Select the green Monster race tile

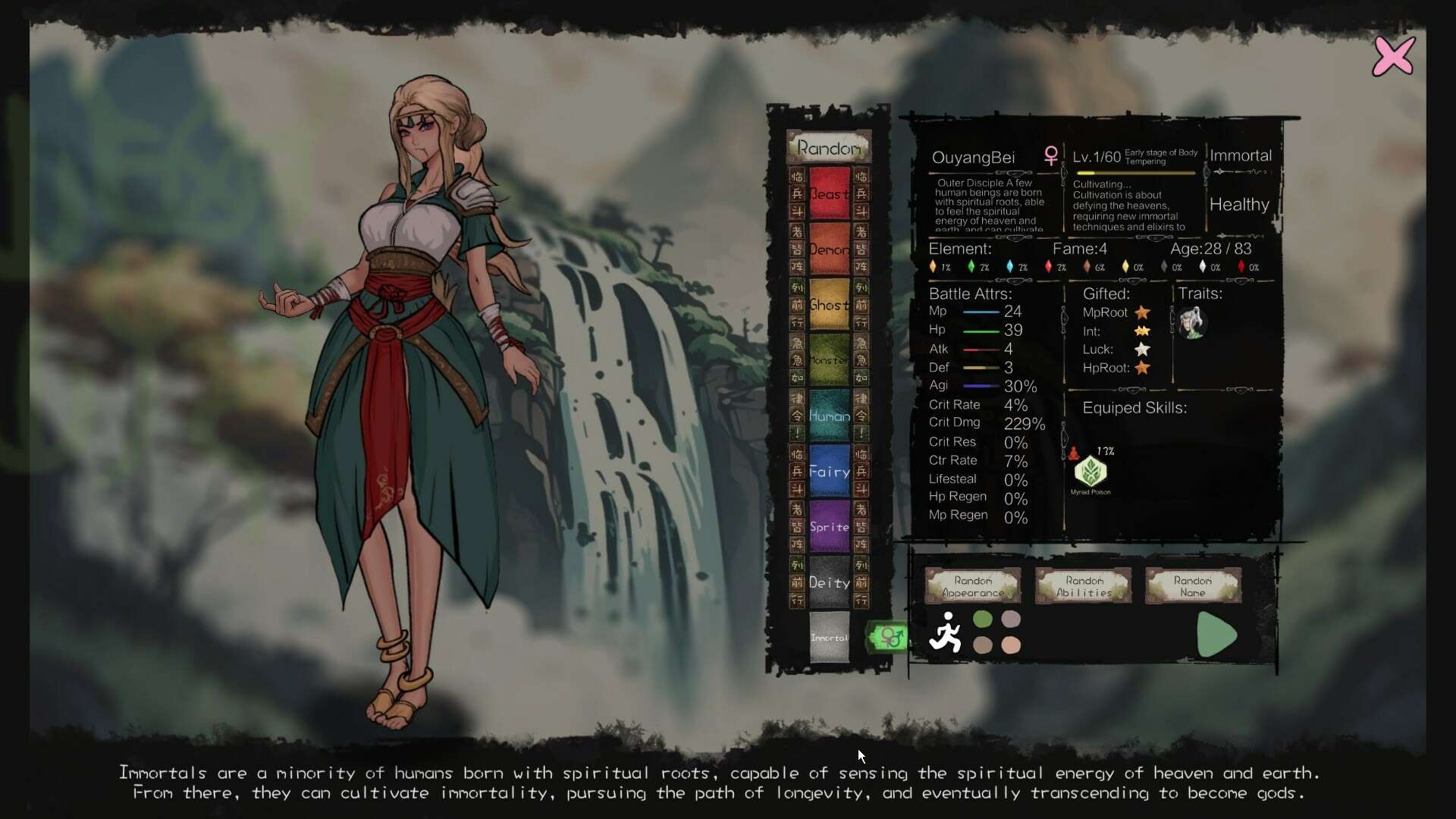tap(829, 360)
